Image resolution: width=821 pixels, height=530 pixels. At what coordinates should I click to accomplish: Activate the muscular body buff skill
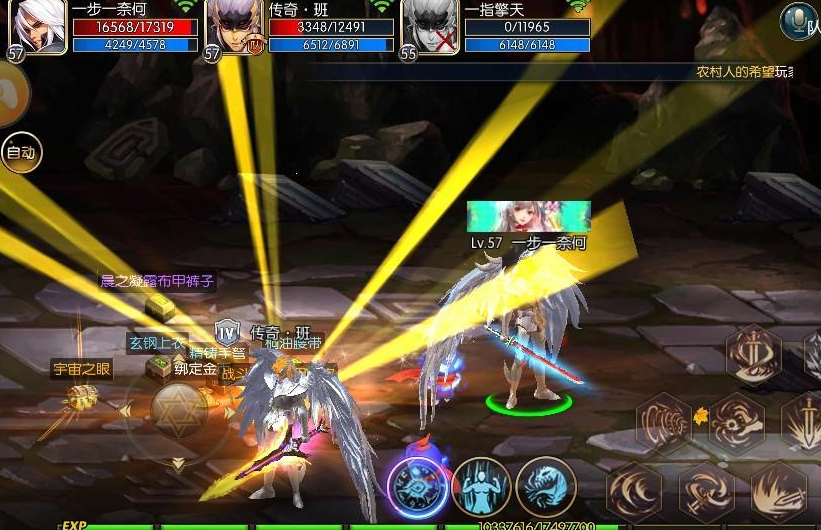(481, 486)
